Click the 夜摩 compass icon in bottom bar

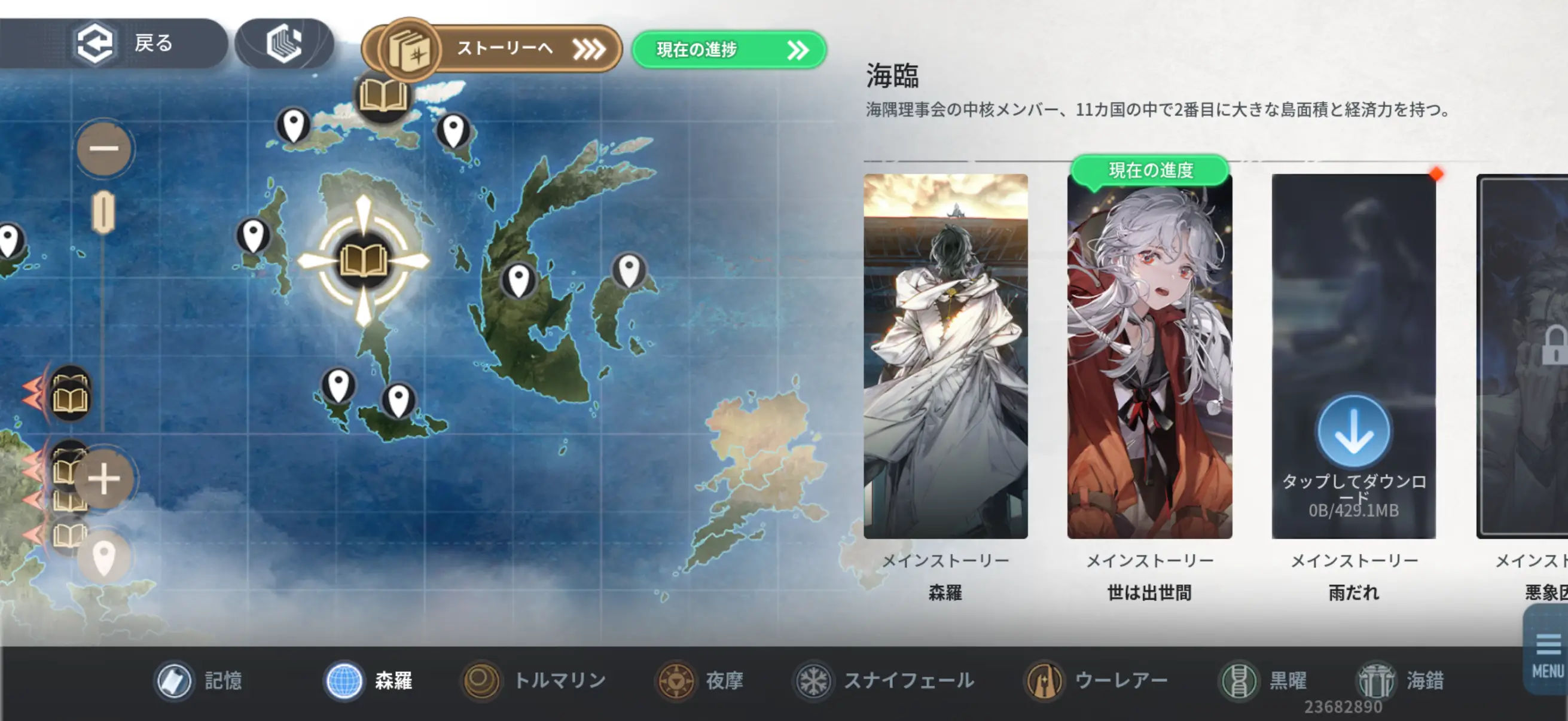[x=677, y=681]
